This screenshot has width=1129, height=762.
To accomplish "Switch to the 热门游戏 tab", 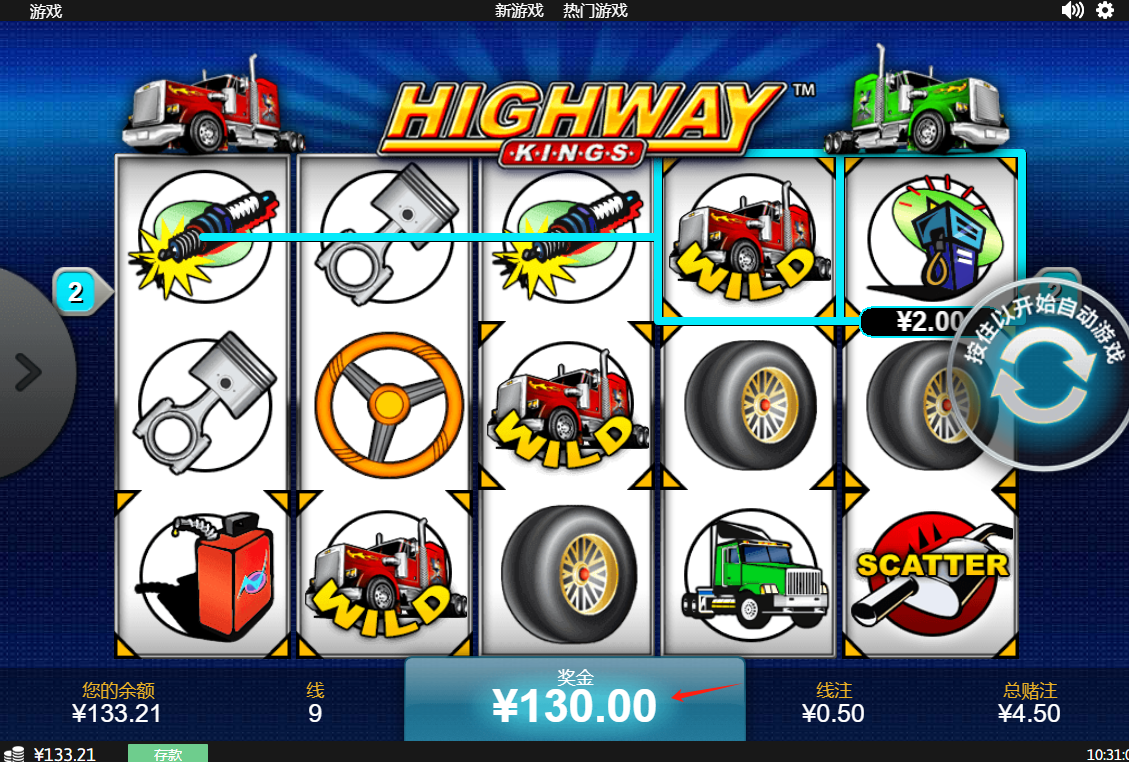I will [x=595, y=11].
